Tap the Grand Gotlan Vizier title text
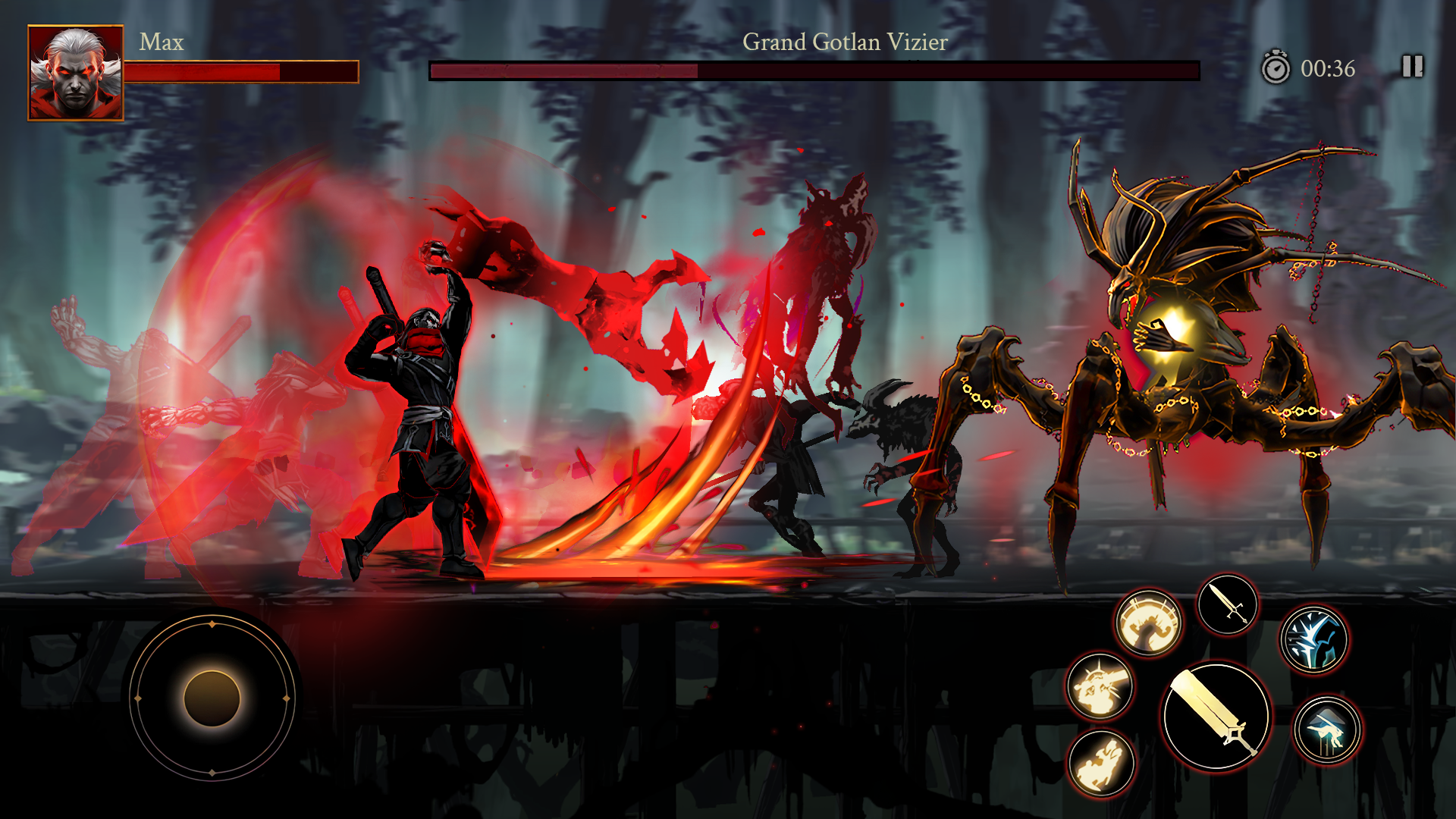Screen dimensions: 1456x819 coord(844,43)
